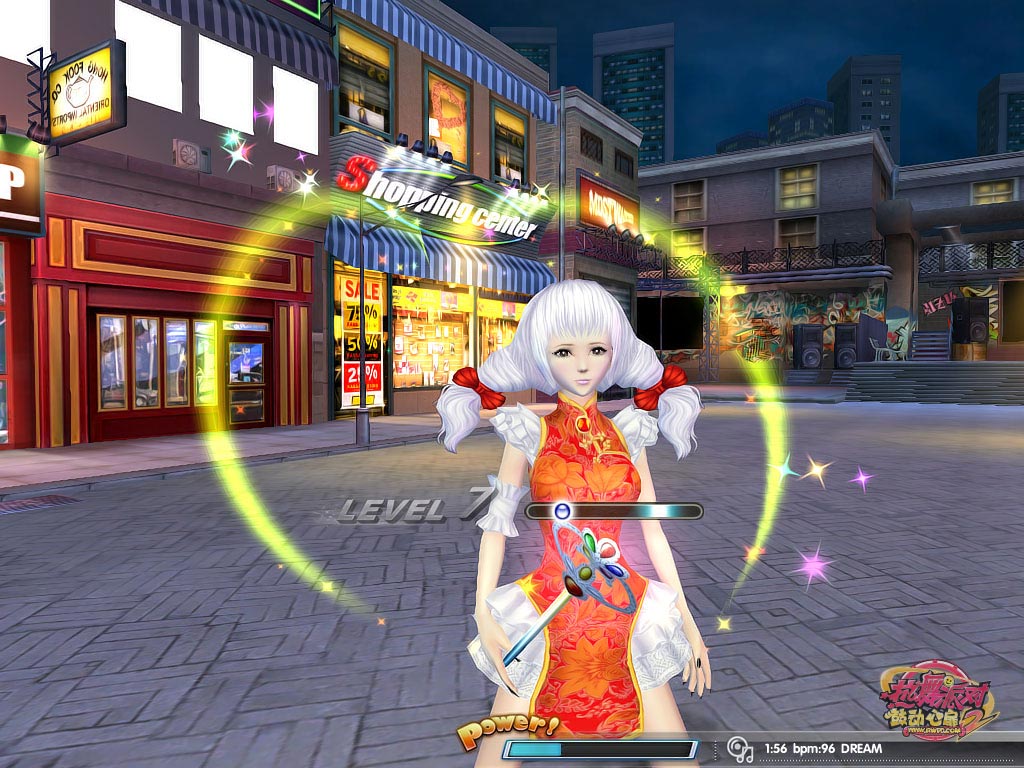The image size is (1024, 768).
Task: Click the music note song info icon
Action: point(740,748)
